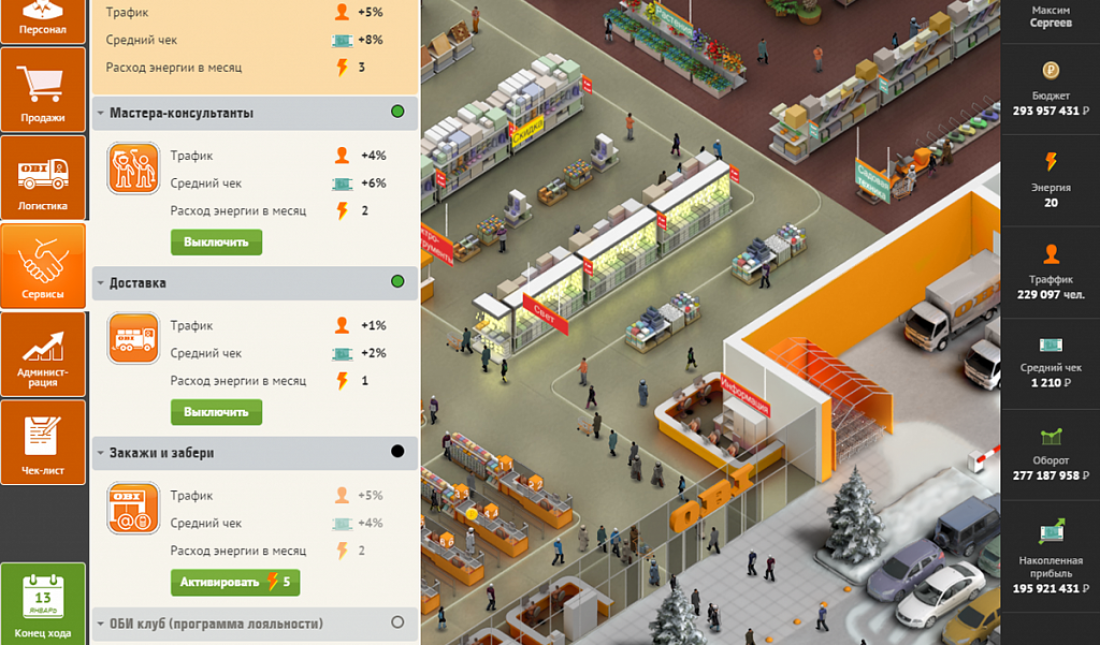1100x645 pixels.
Task: Collapse the Мастера-консультанты section header
Action: tap(182, 113)
